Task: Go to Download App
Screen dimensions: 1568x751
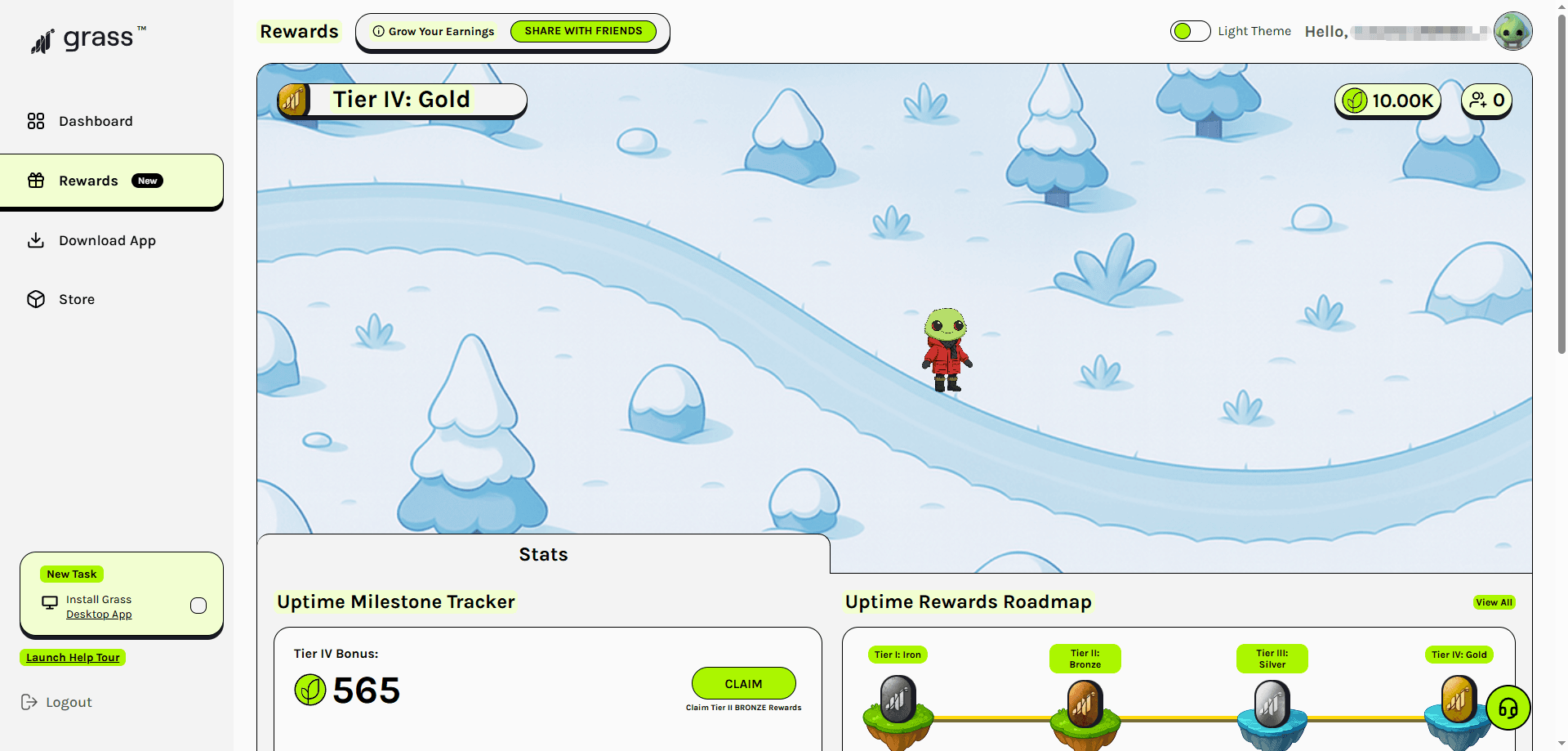Action: 106,240
